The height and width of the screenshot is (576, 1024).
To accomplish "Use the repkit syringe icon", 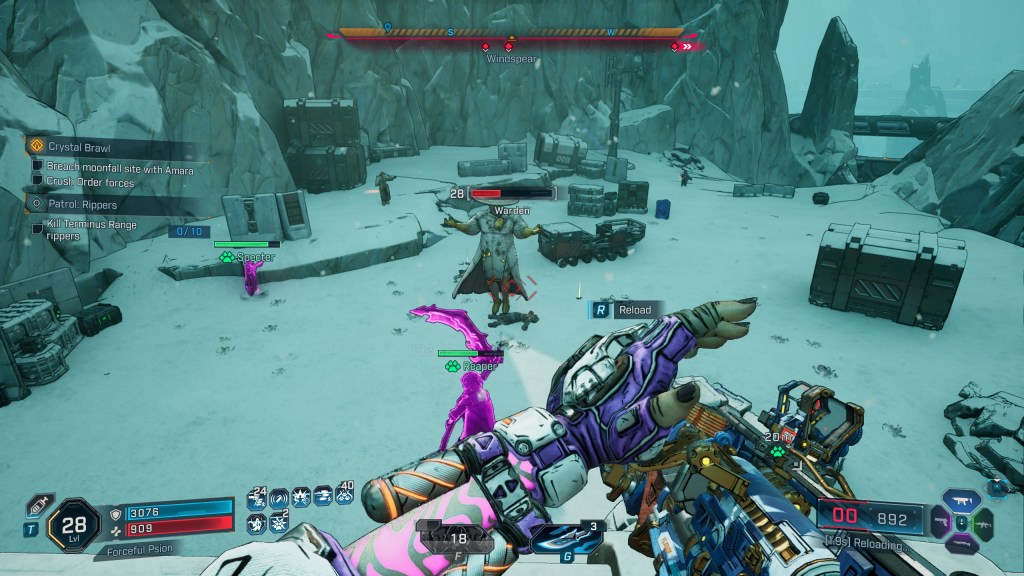I will [37, 504].
